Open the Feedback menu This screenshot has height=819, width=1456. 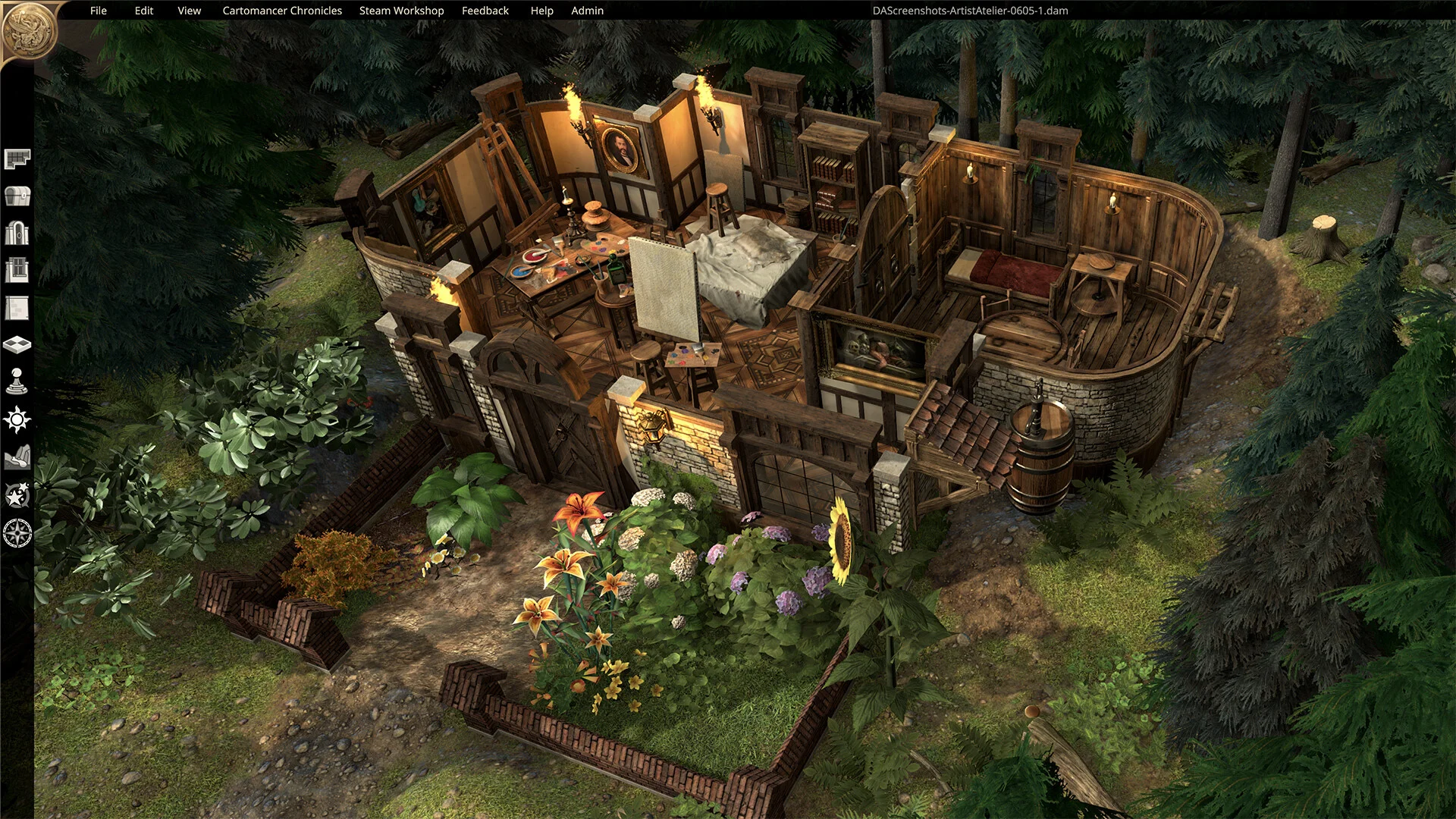coord(485,11)
